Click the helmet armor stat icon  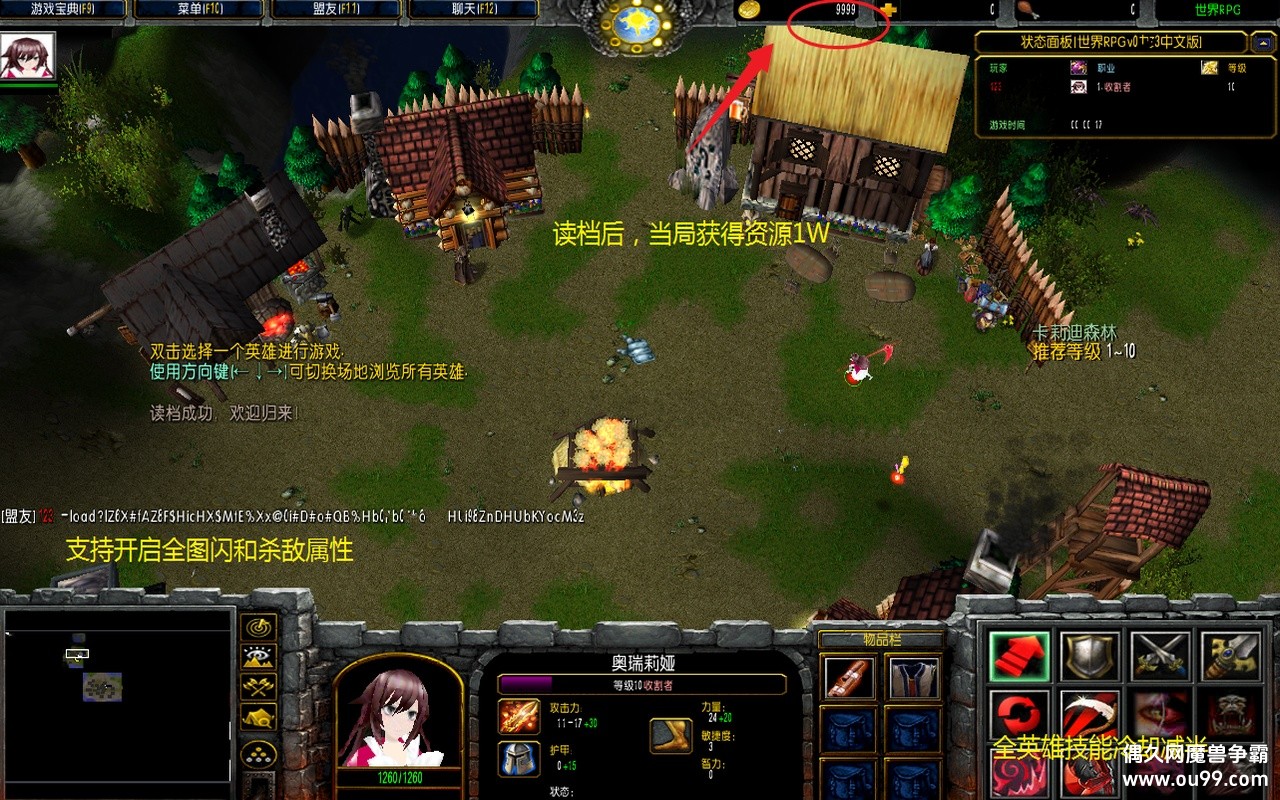[519, 758]
